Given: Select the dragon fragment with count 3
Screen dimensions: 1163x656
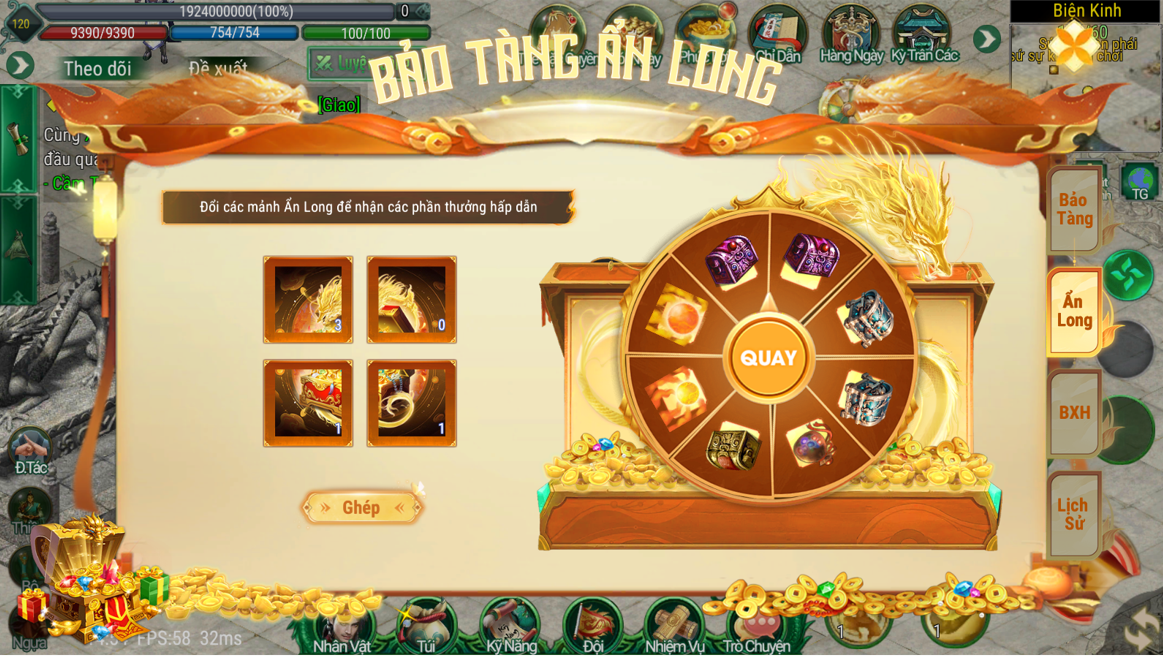Looking at the screenshot, I should [308, 299].
